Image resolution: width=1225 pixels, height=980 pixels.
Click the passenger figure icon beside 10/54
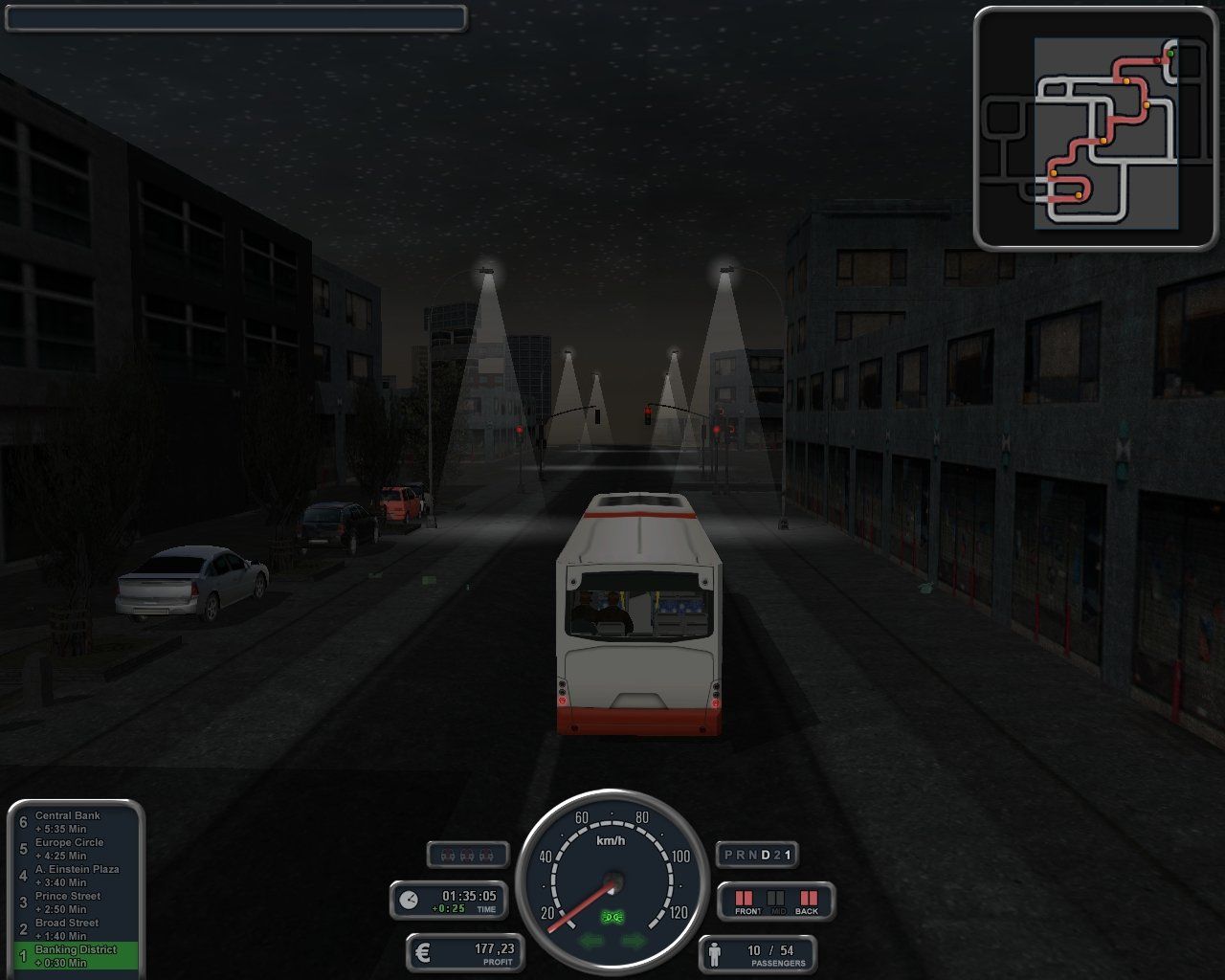coord(716,952)
